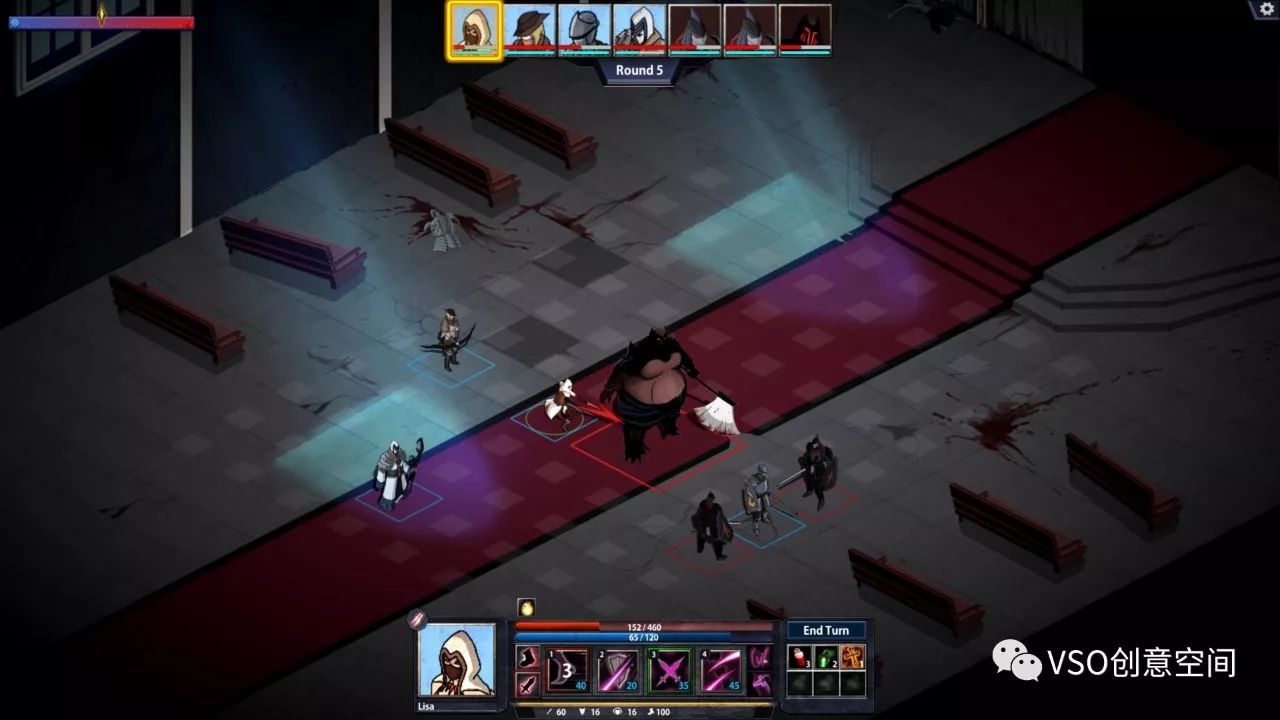Click the round weapon badge above Lisa's portrait
The width and height of the screenshot is (1280, 720).
(417, 619)
